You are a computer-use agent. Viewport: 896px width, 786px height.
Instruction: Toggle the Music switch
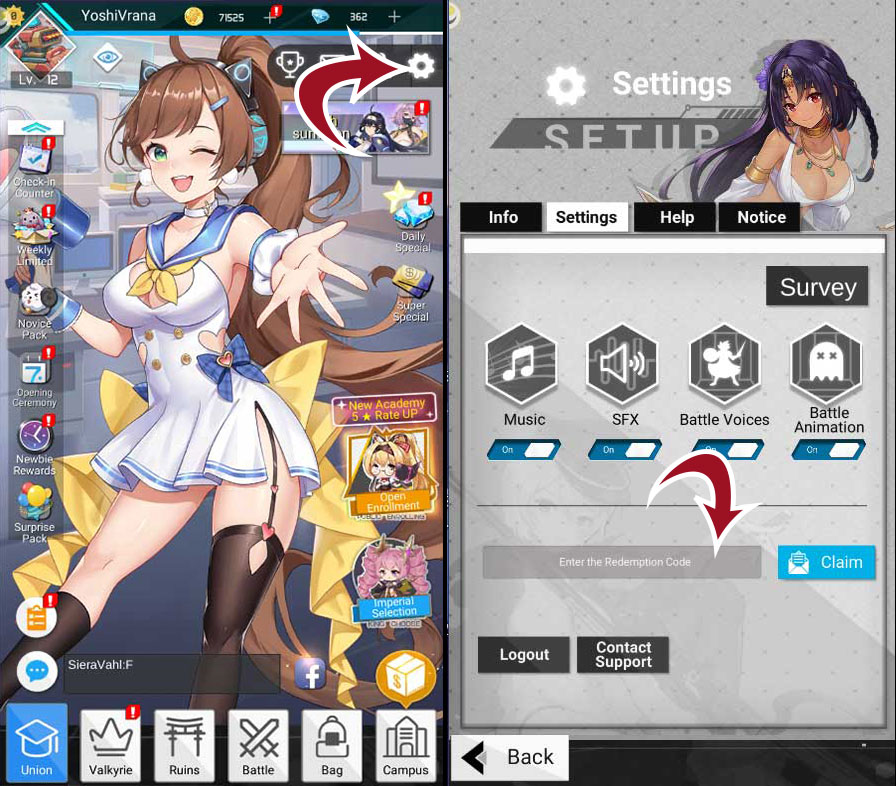pyautogui.click(x=524, y=450)
